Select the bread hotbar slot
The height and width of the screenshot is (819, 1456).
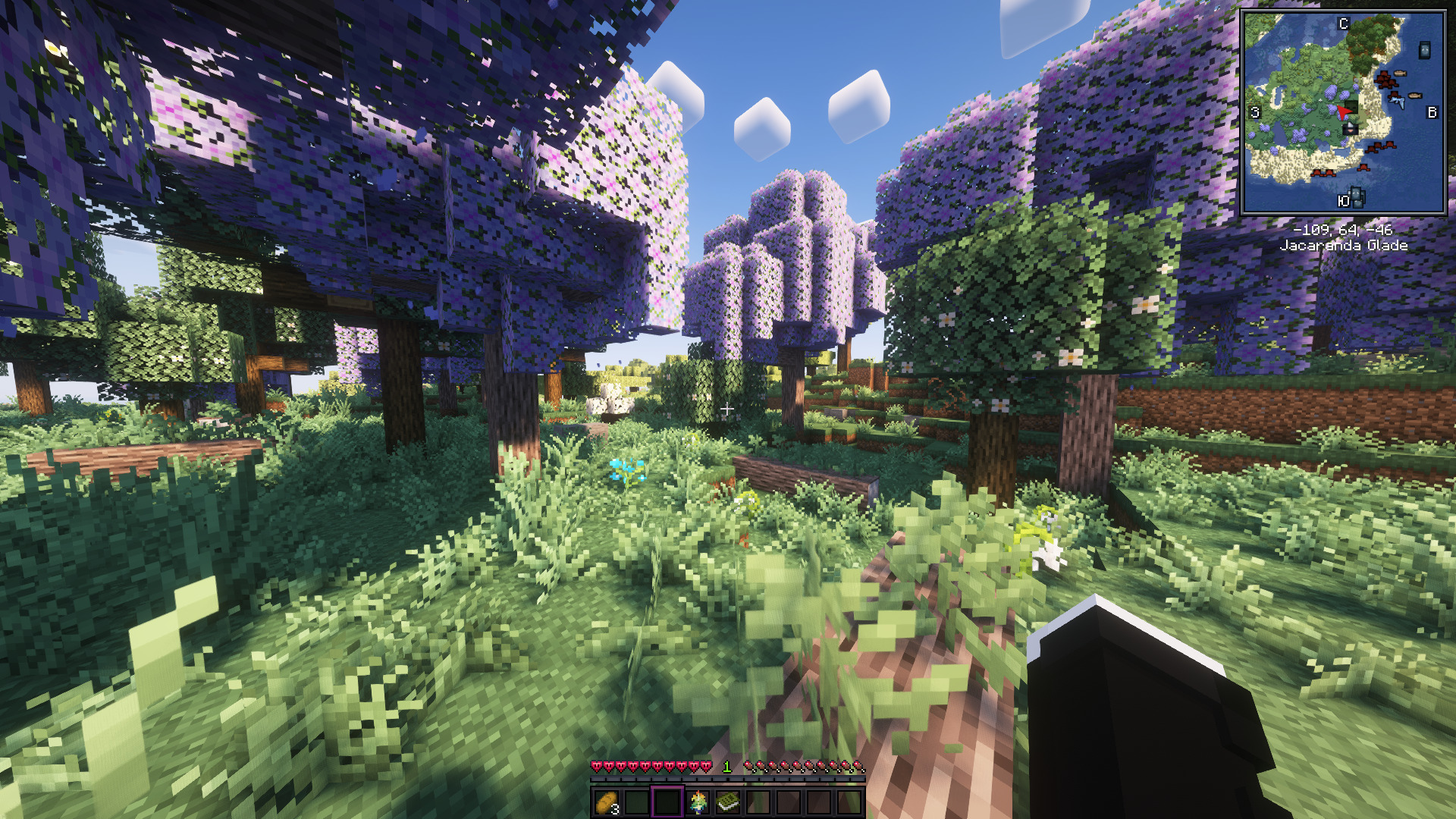pyautogui.click(x=607, y=802)
